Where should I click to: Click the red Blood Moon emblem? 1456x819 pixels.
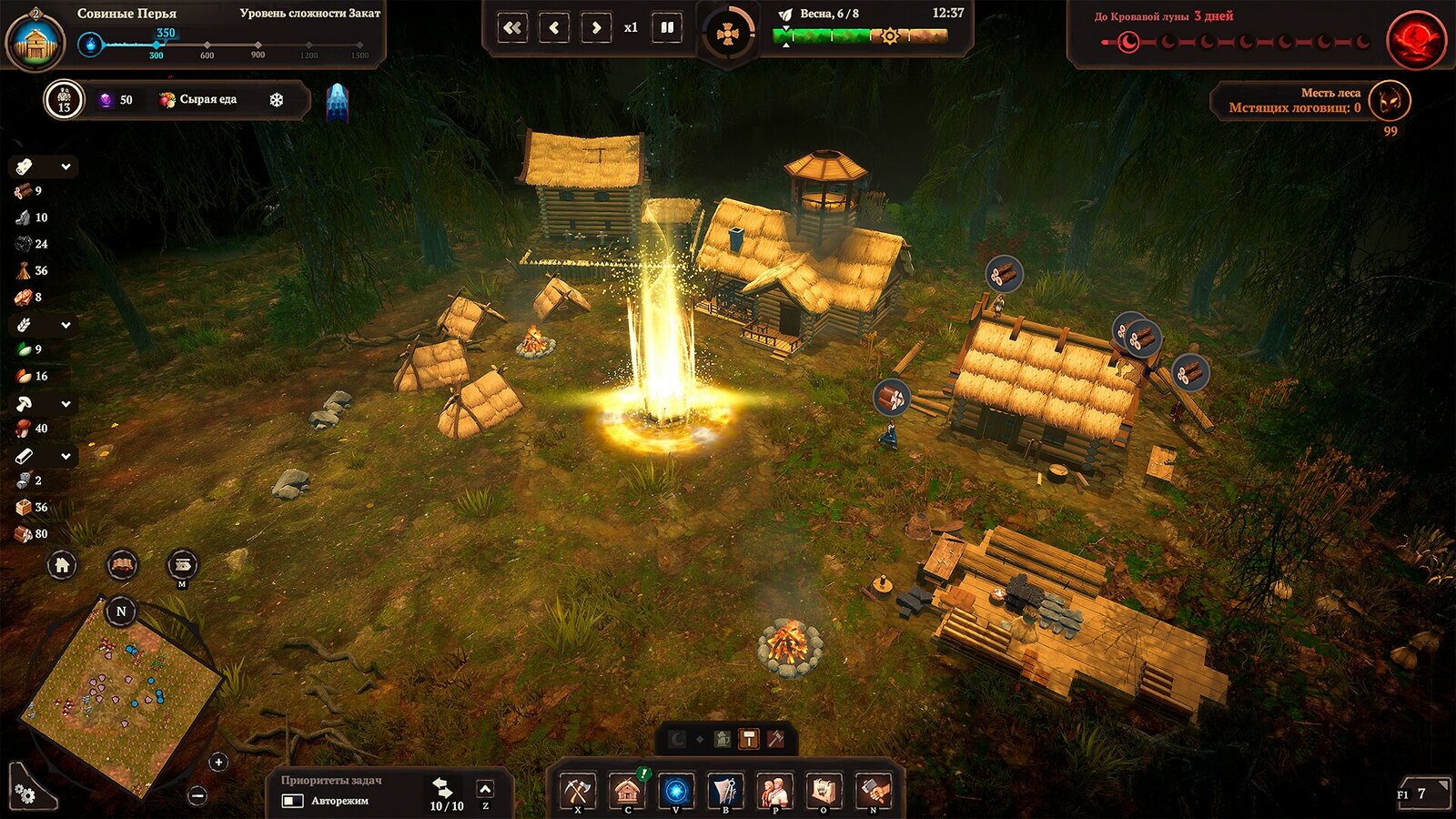(1416, 40)
